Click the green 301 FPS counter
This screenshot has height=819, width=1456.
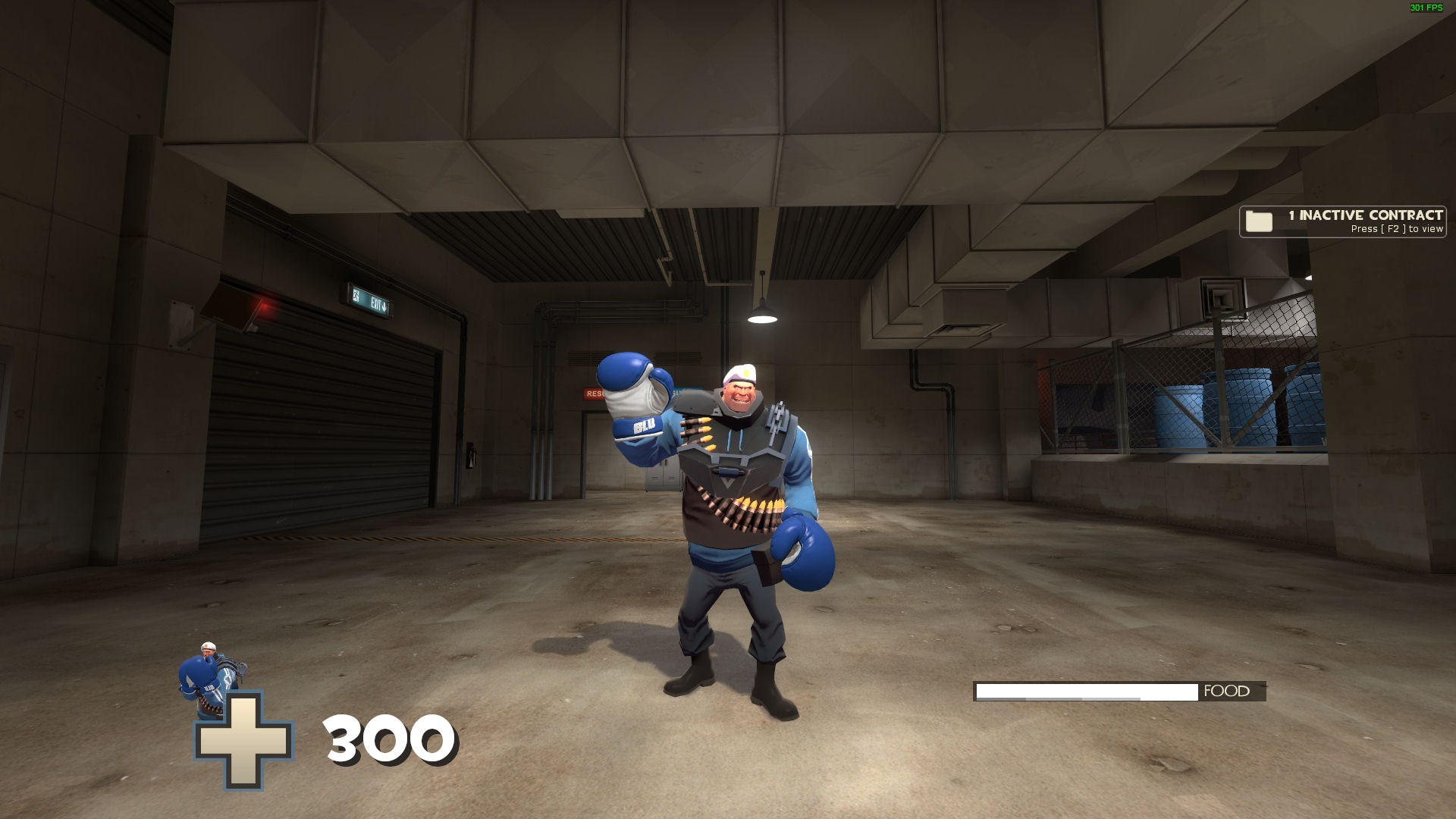coord(1424,9)
